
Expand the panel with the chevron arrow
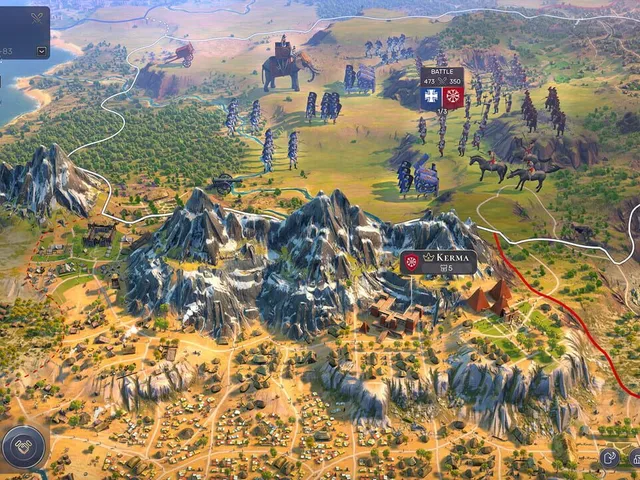click(x=41, y=50)
